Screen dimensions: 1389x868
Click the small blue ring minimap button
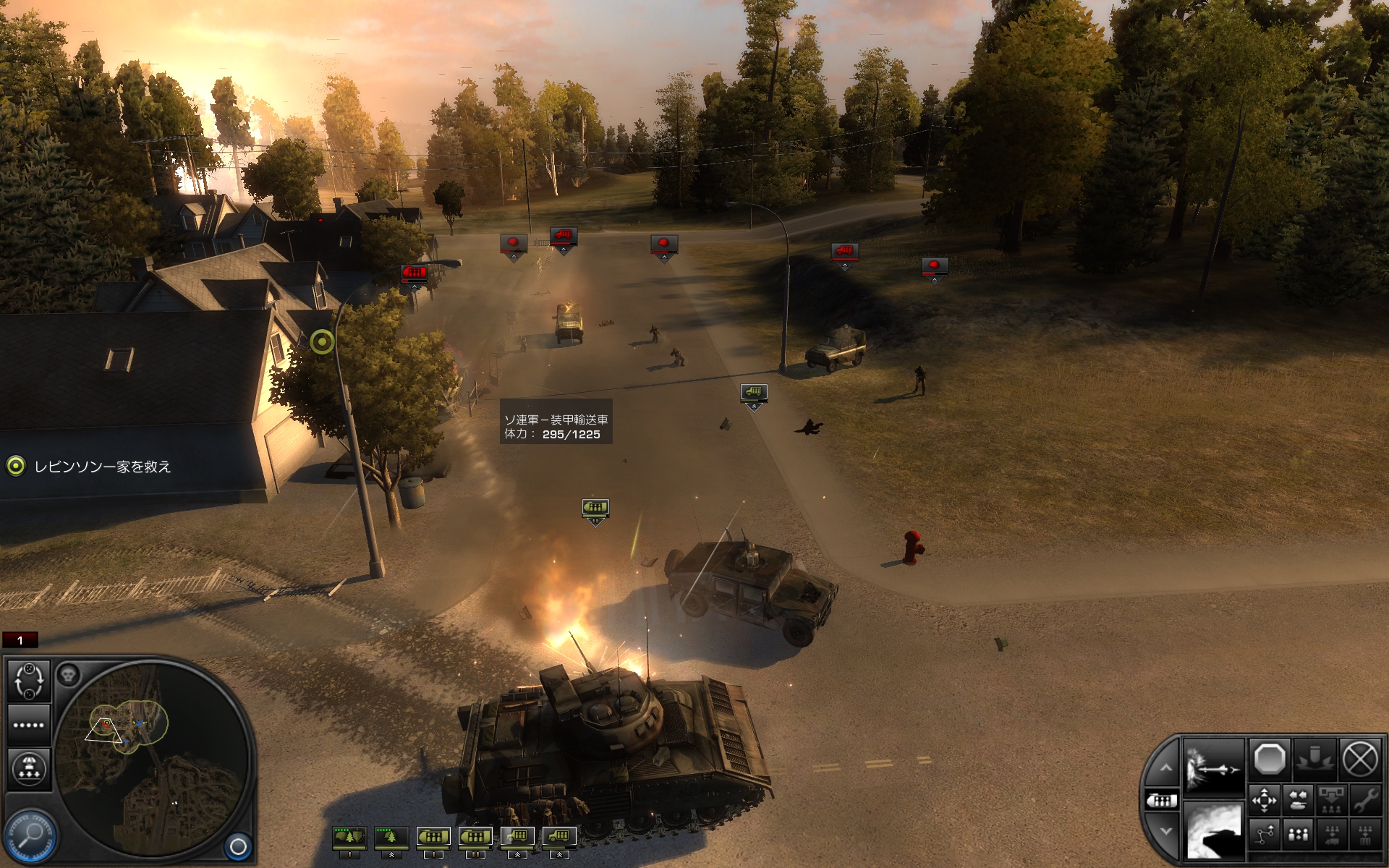tap(238, 846)
